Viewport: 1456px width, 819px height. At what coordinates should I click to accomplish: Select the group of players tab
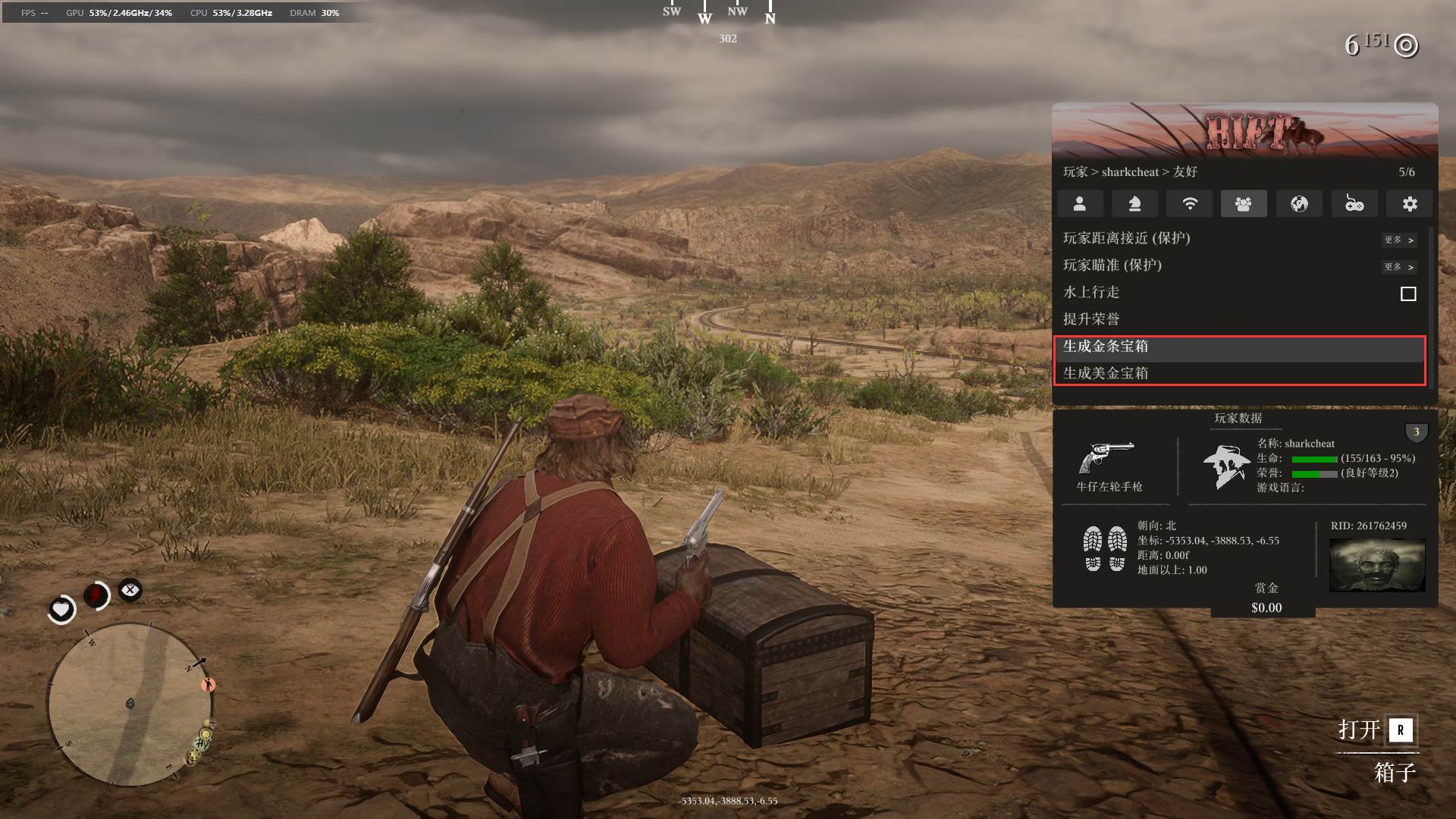(1244, 204)
